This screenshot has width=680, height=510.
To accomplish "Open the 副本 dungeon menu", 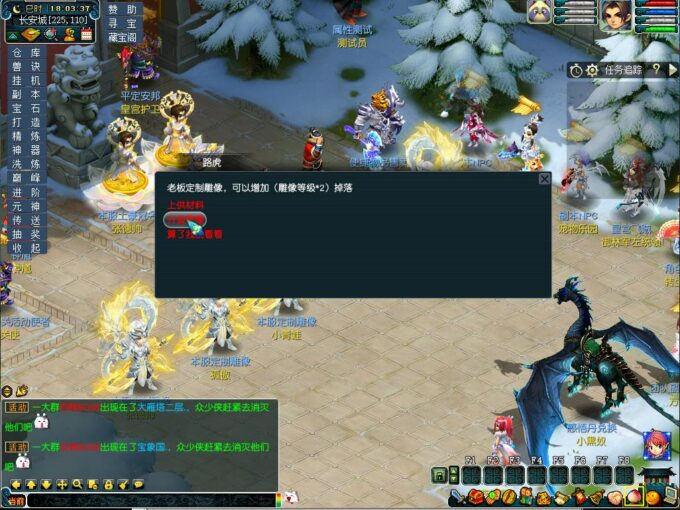I will pos(26,94).
